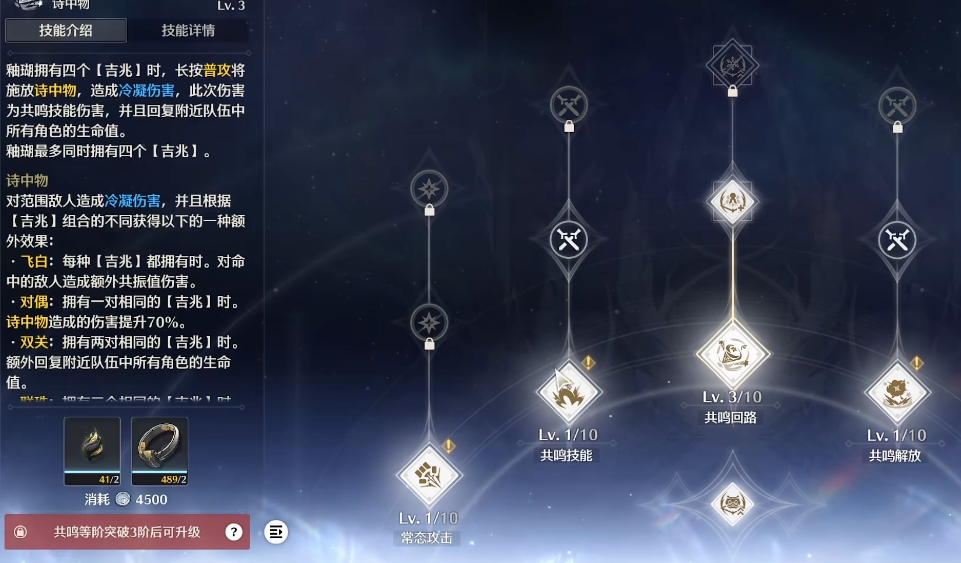Open the 技能详情 tab

pos(188,31)
